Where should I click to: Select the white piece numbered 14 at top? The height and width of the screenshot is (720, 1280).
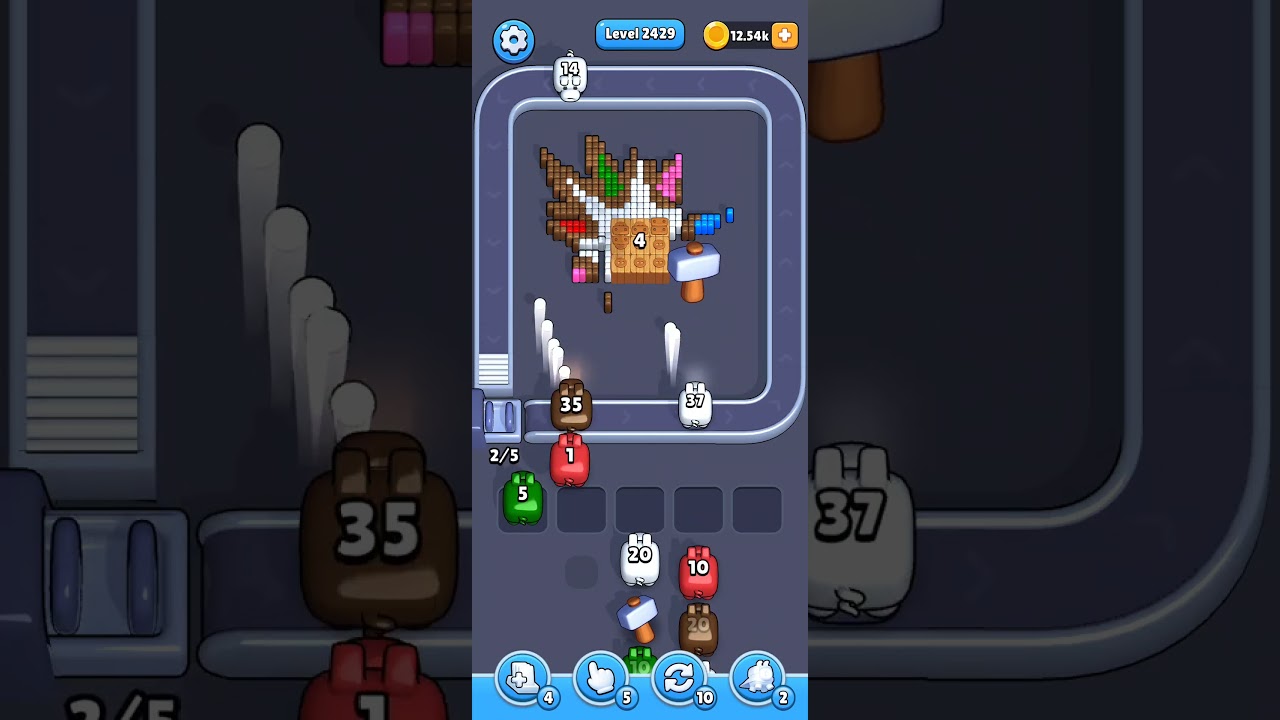coord(569,75)
